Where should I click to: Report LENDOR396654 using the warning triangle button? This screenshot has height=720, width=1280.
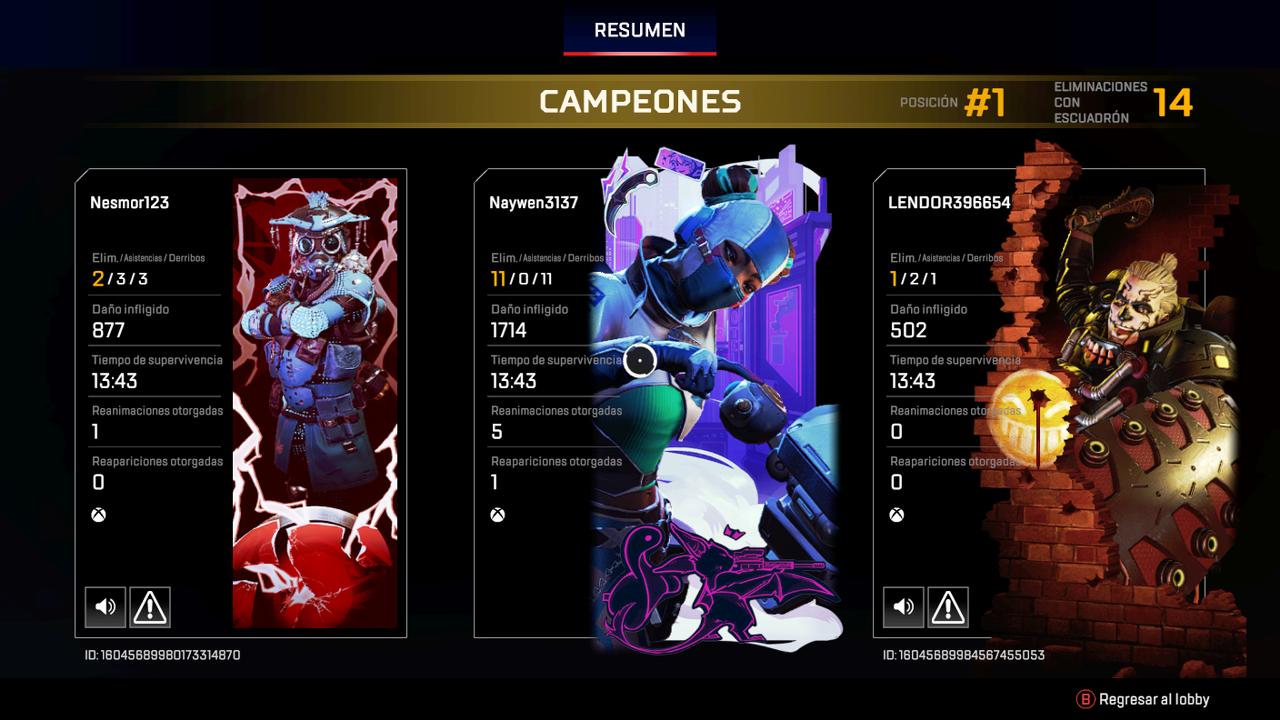point(948,607)
